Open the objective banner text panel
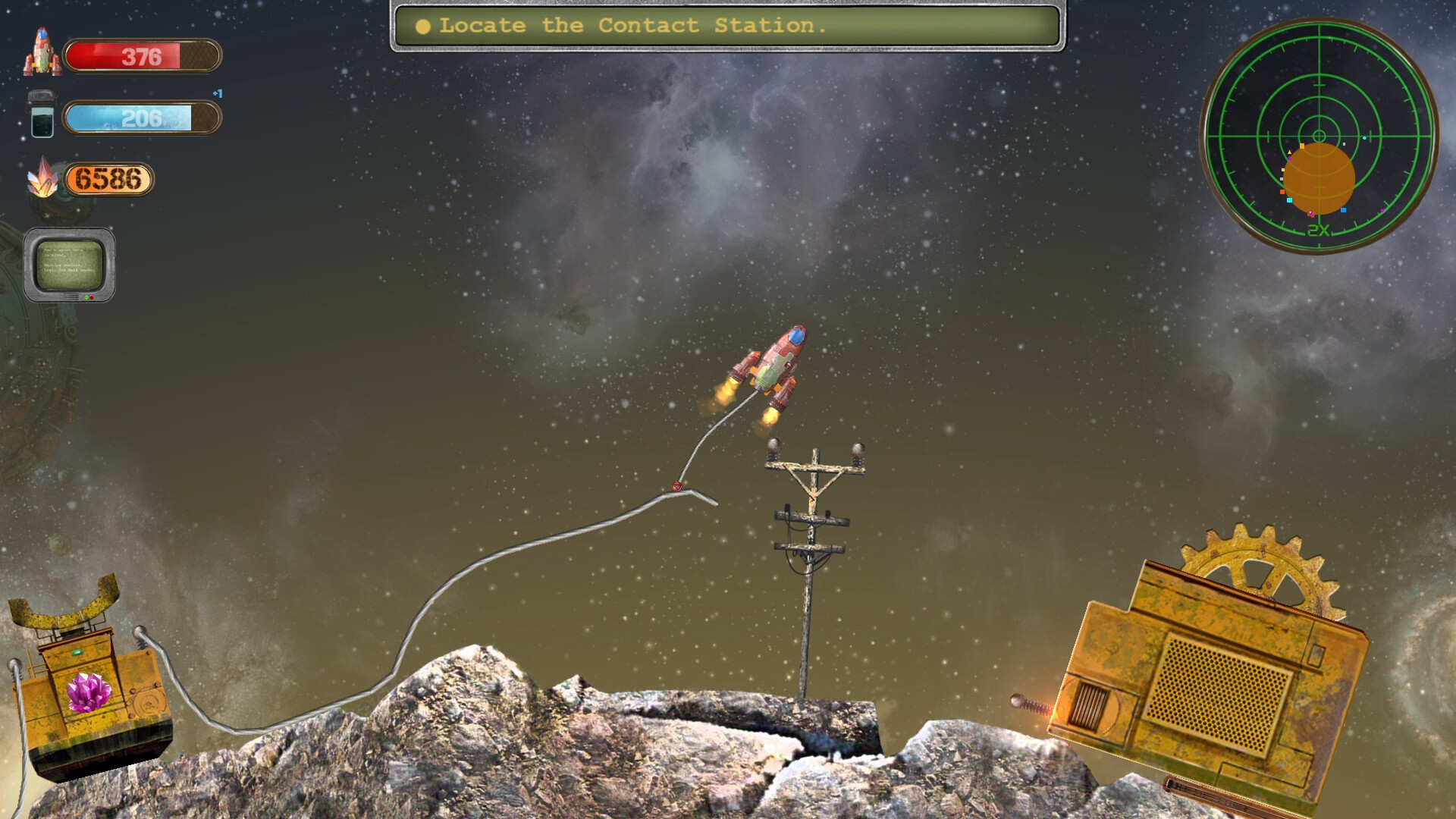The image size is (1456, 819). [728, 25]
